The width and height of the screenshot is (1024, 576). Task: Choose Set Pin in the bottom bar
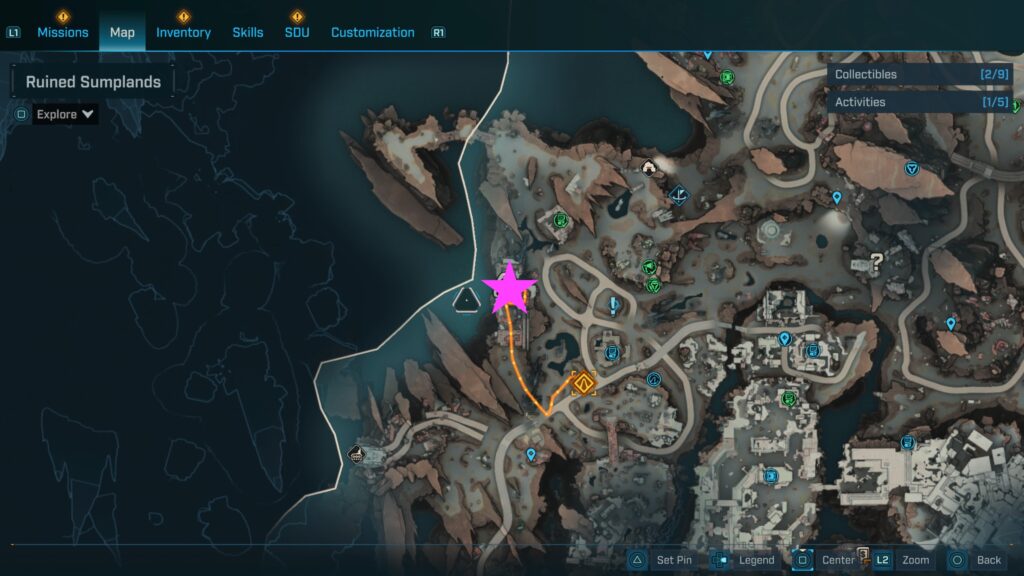pos(662,560)
